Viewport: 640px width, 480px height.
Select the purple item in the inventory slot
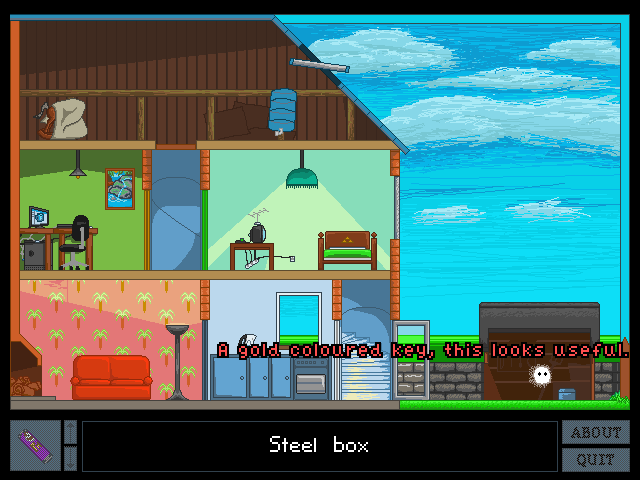pos(36,446)
